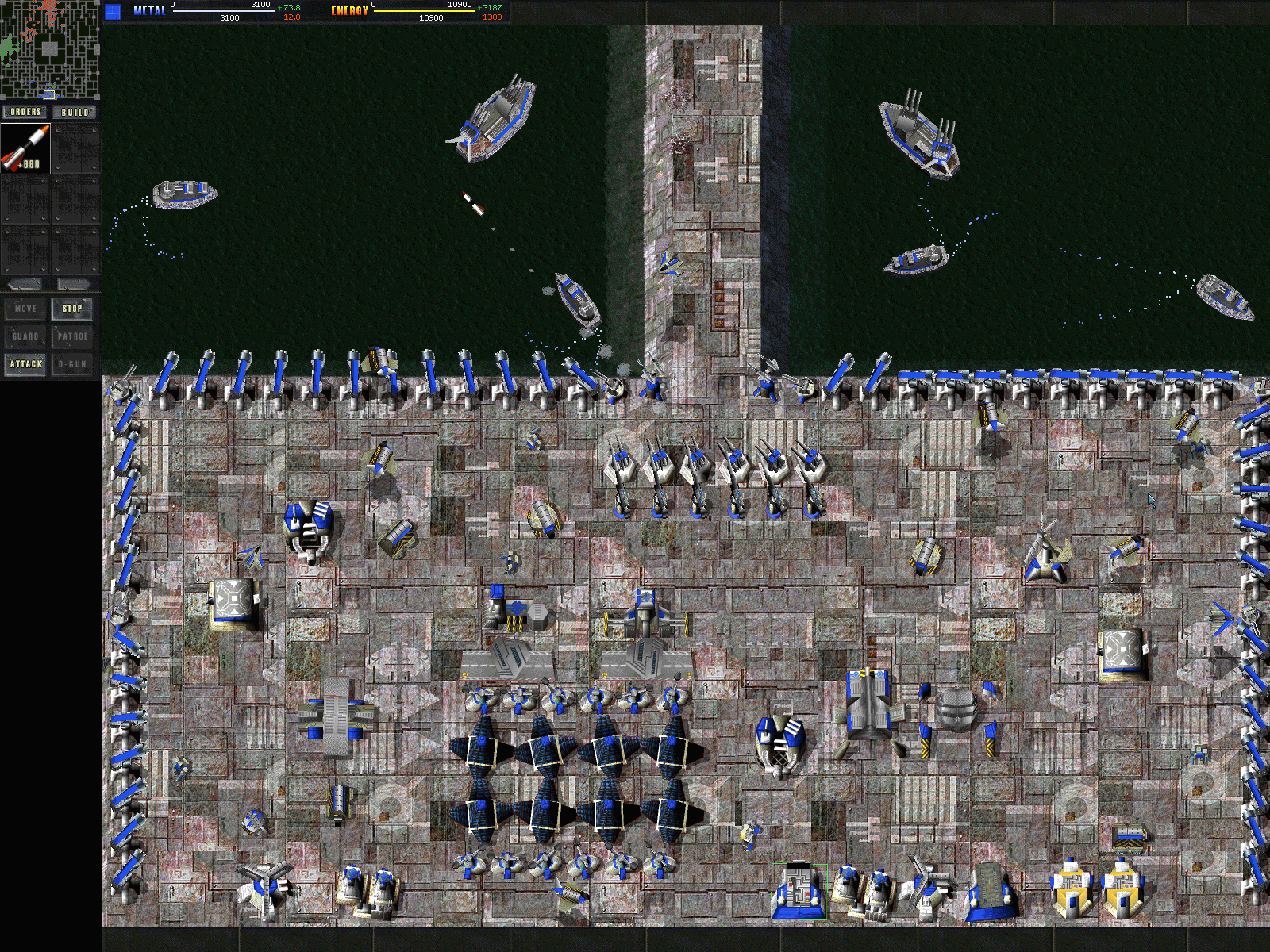Open the BUILD tab
The width and height of the screenshot is (1270, 952).
click(x=75, y=112)
